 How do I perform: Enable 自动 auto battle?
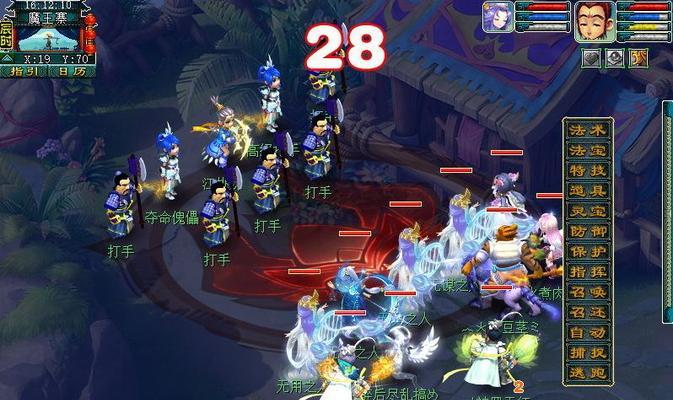tap(588, 332)
